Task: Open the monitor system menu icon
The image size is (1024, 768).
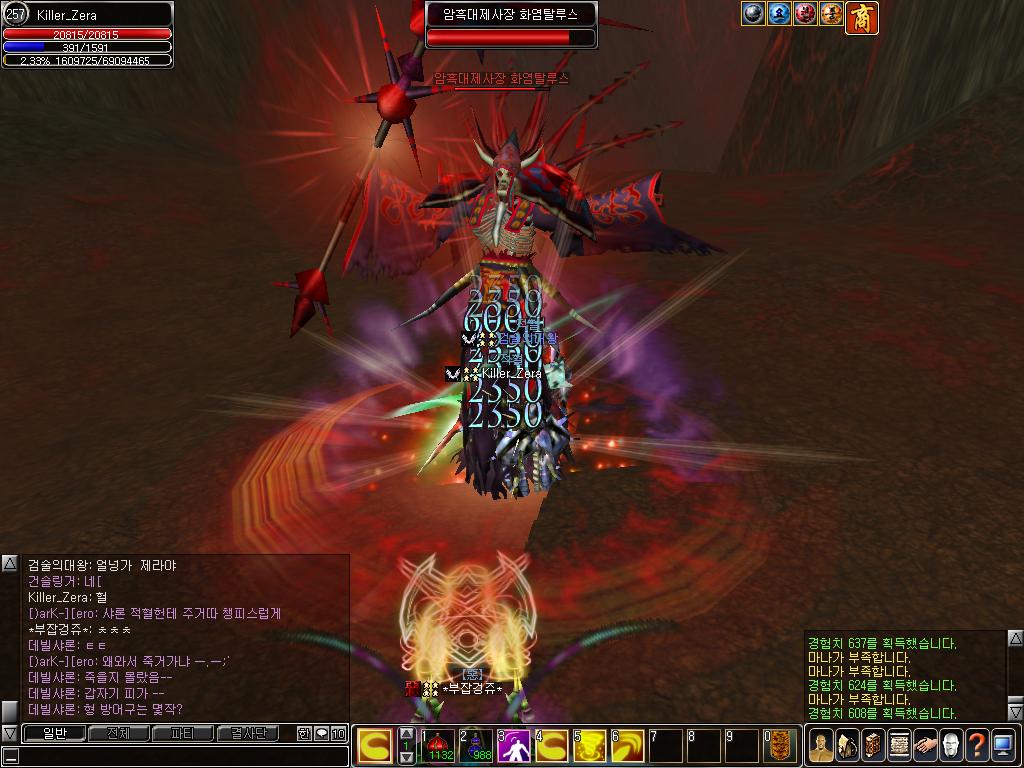Action: coord(1002,746)
